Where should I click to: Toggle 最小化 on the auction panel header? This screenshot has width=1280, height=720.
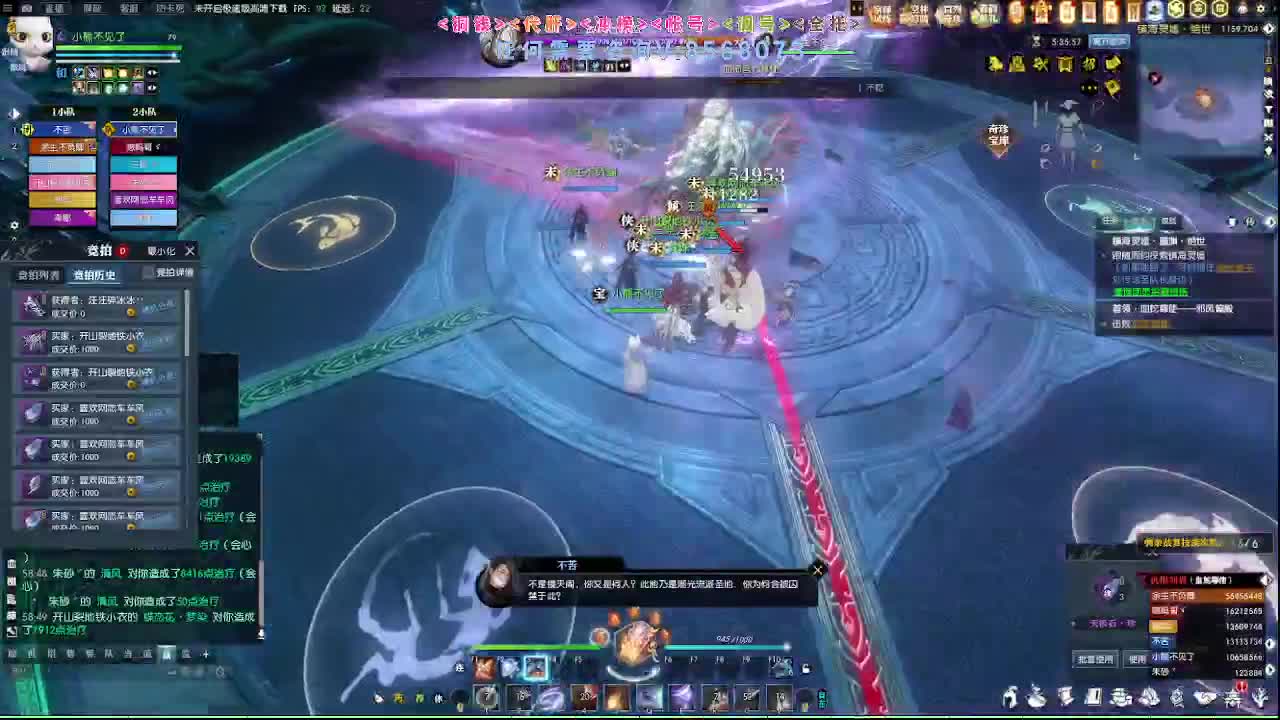pos(160,251)
